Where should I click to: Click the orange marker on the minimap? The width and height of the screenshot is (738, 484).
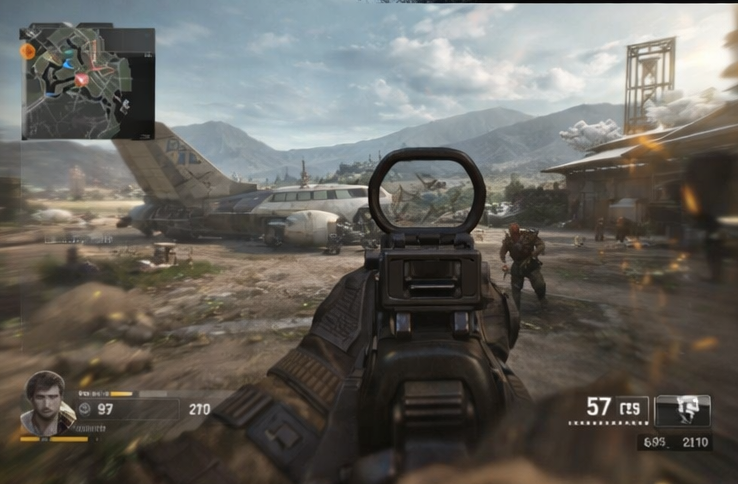pyautogui.click(x=28, y=51)
